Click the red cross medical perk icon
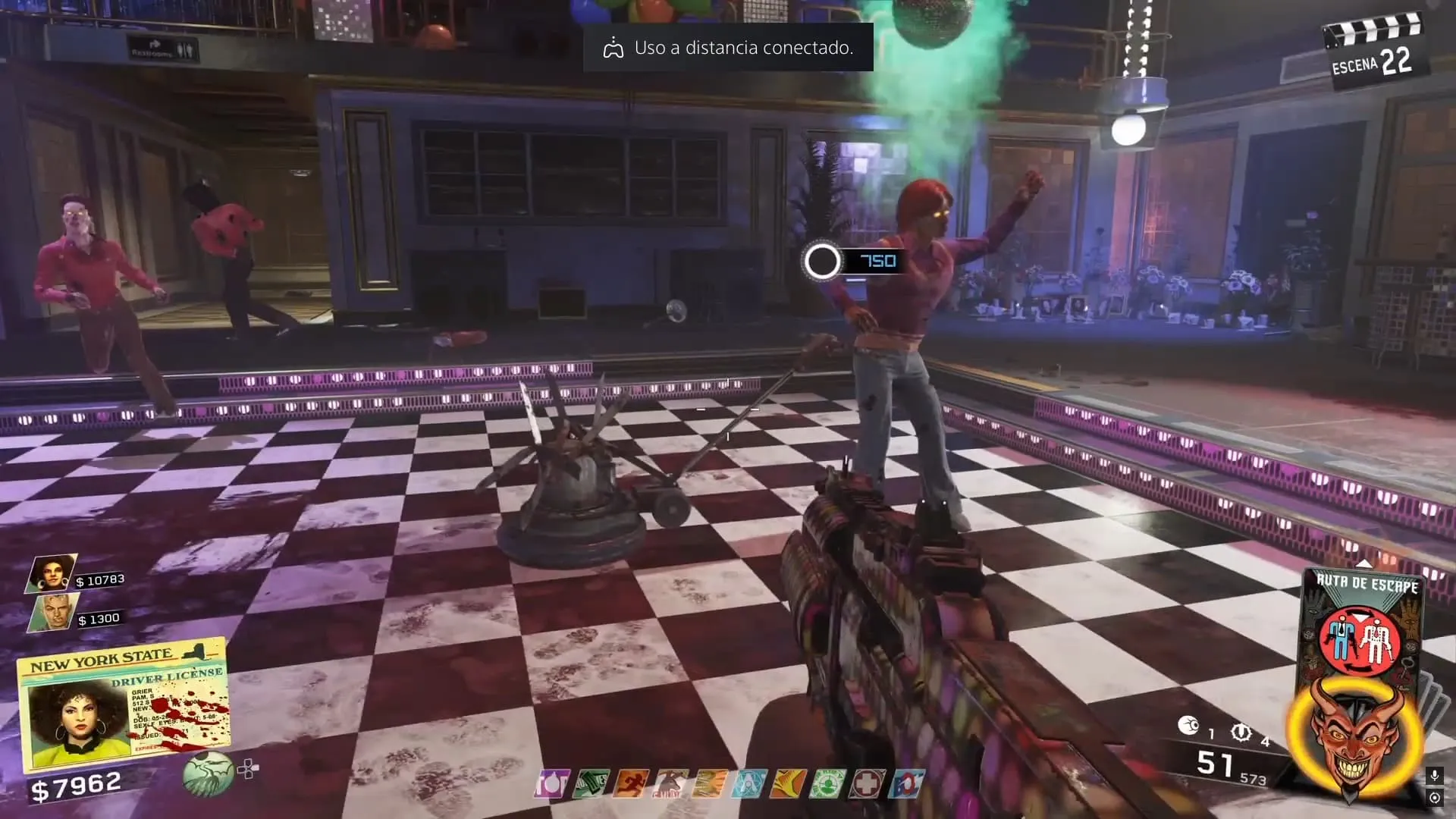This screenshot has height=819, width=1456. pos(867,784)
